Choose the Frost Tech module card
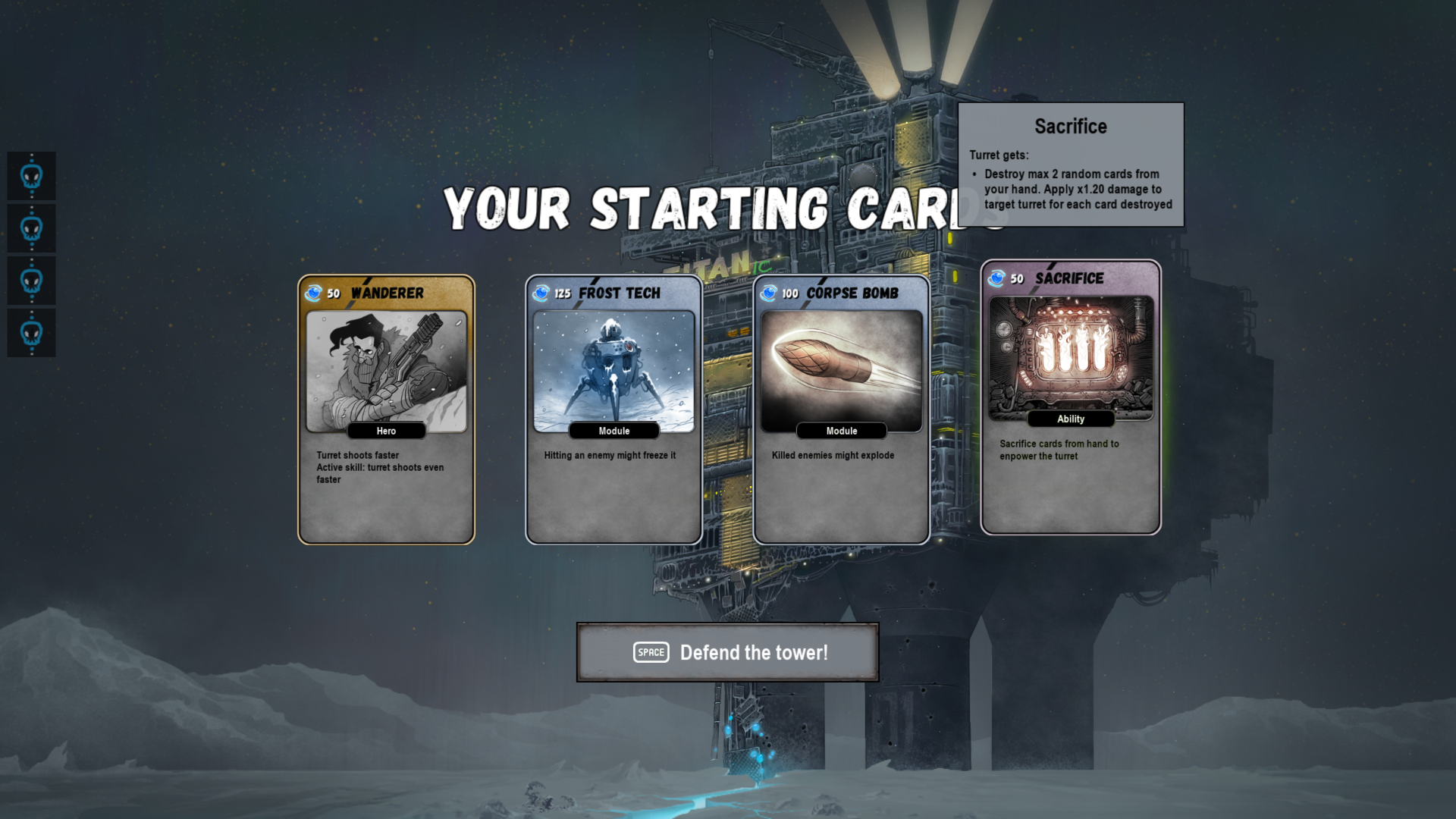Screen dimensions: 1456x819 613,409
